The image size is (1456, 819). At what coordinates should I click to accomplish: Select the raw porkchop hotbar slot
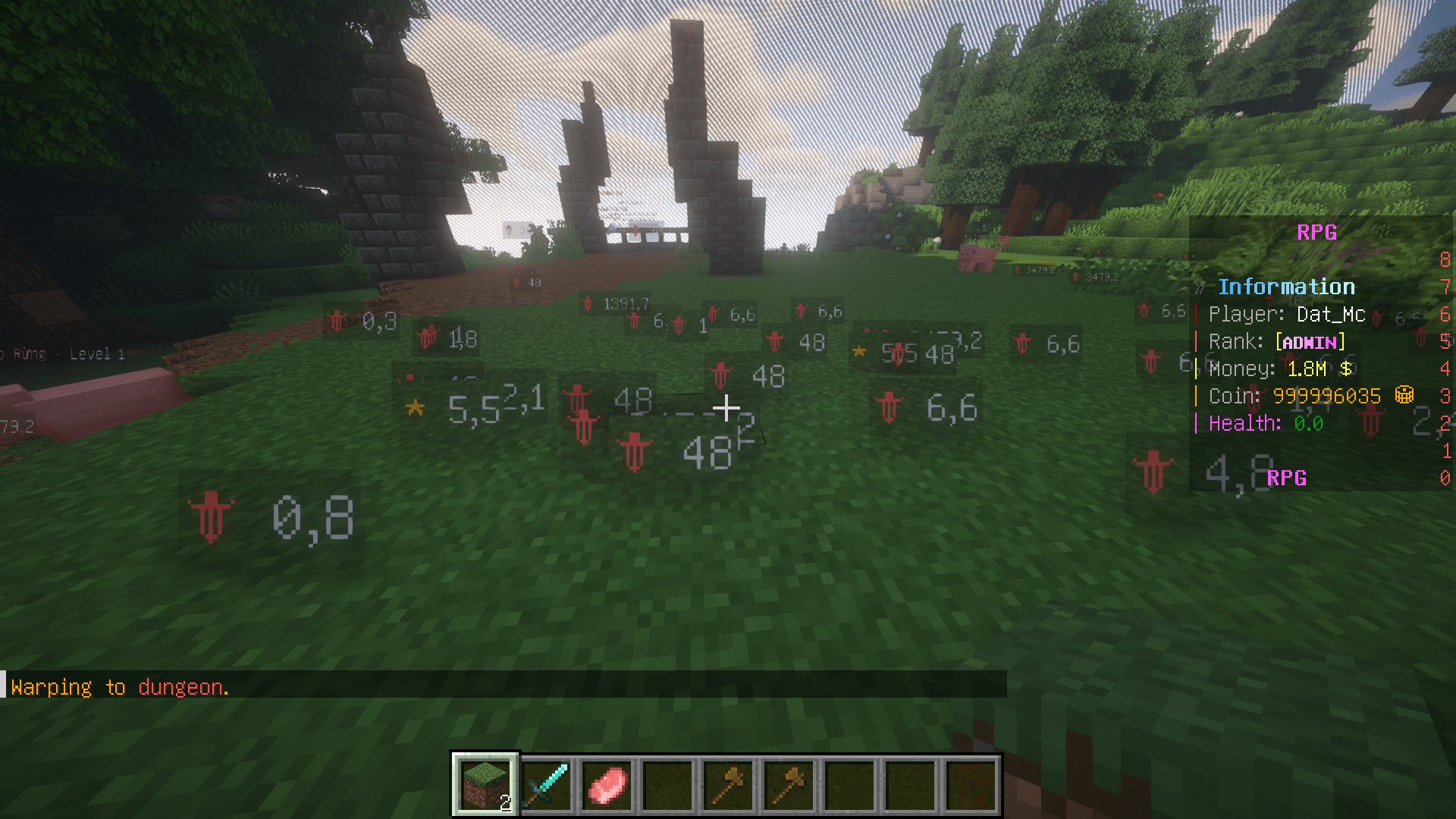[x=607, y=784]
